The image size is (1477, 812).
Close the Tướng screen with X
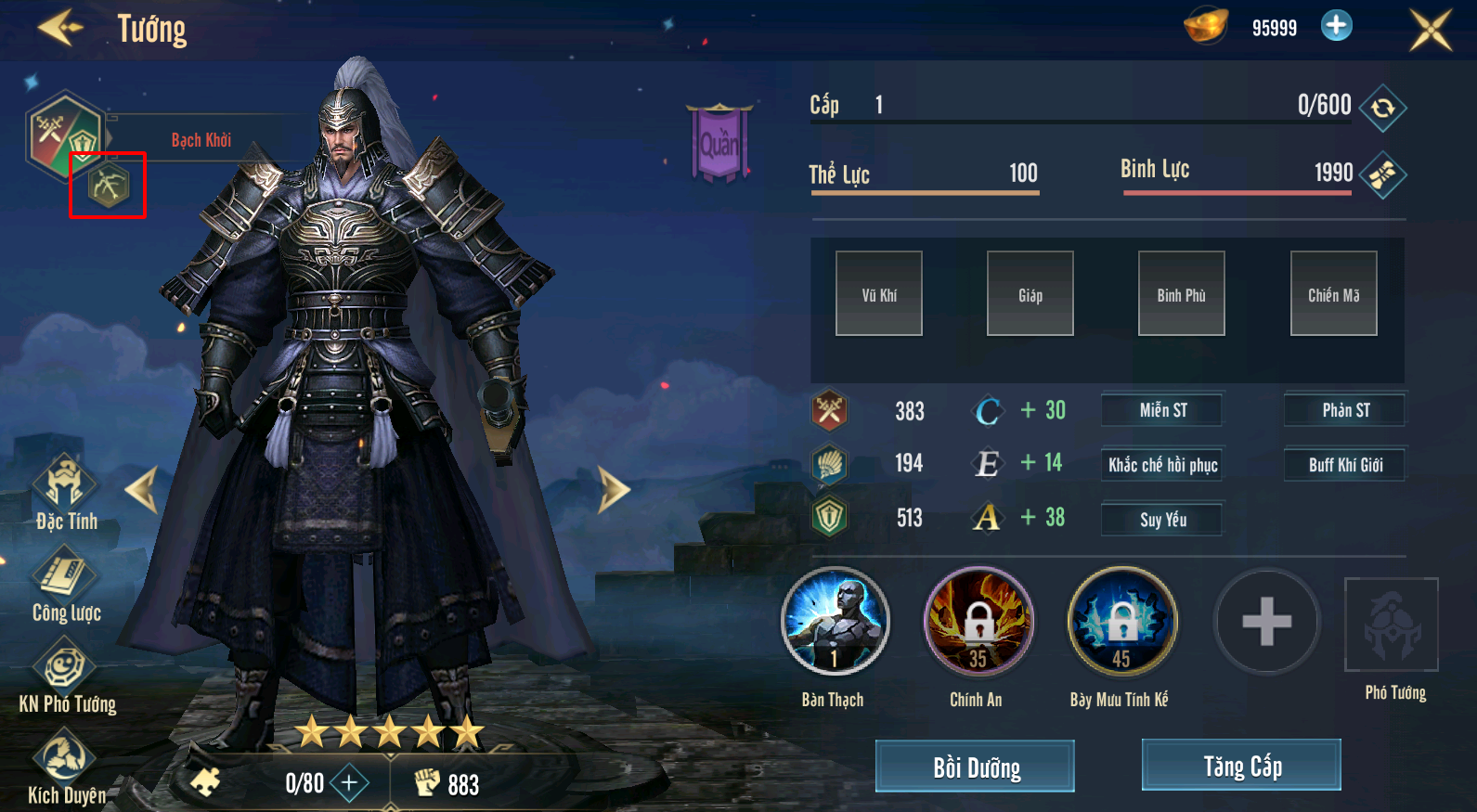1430,30
